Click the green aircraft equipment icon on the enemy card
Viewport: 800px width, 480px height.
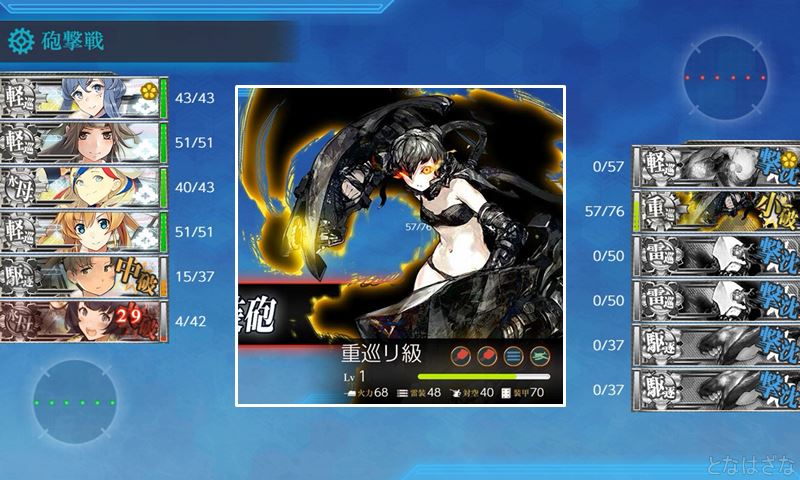tap(541, 357)
